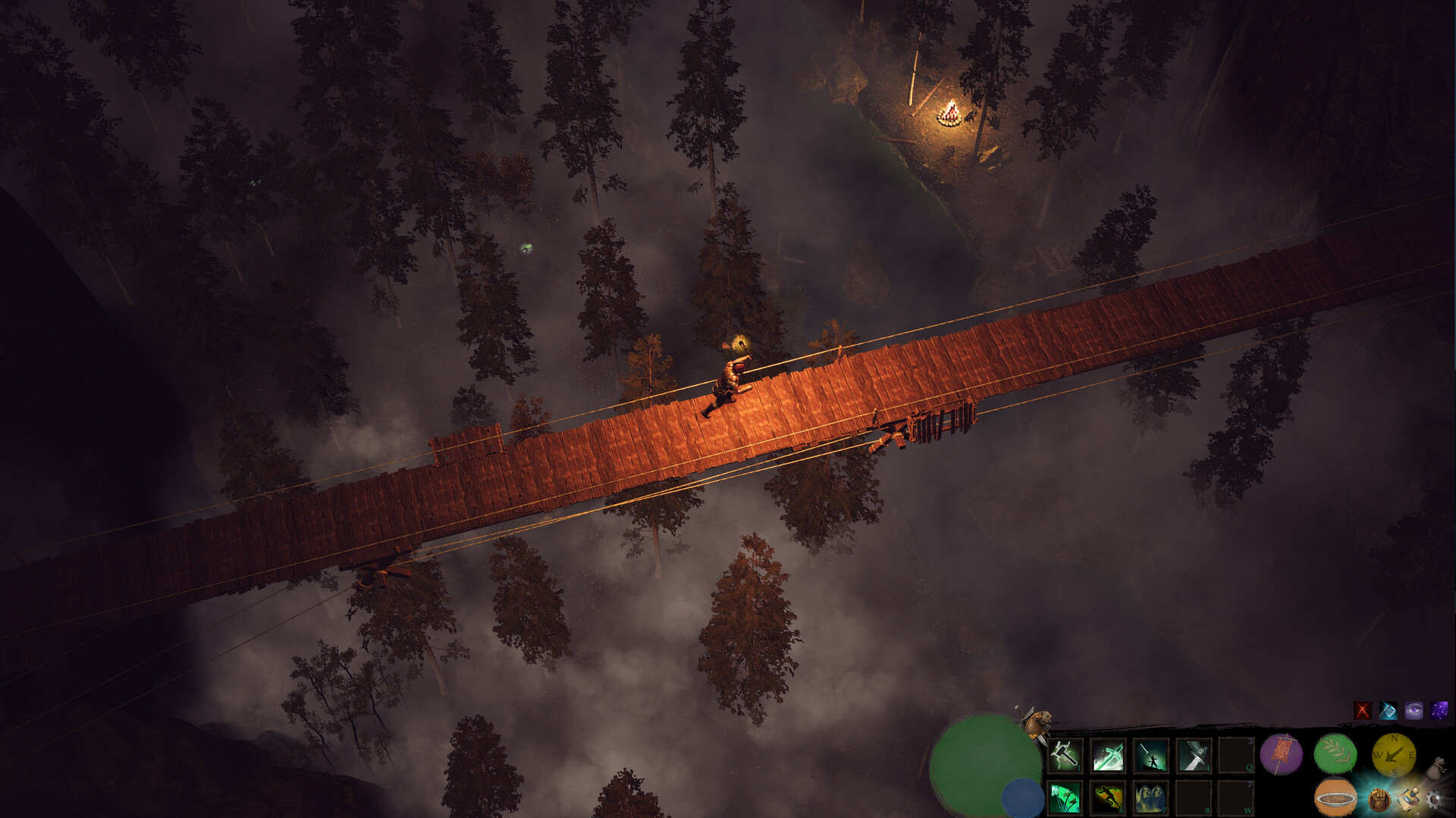Screen dimensions: 1456x818
Task: Select the hammer strike skill in slot 1
Action: tap(1065, 754)
